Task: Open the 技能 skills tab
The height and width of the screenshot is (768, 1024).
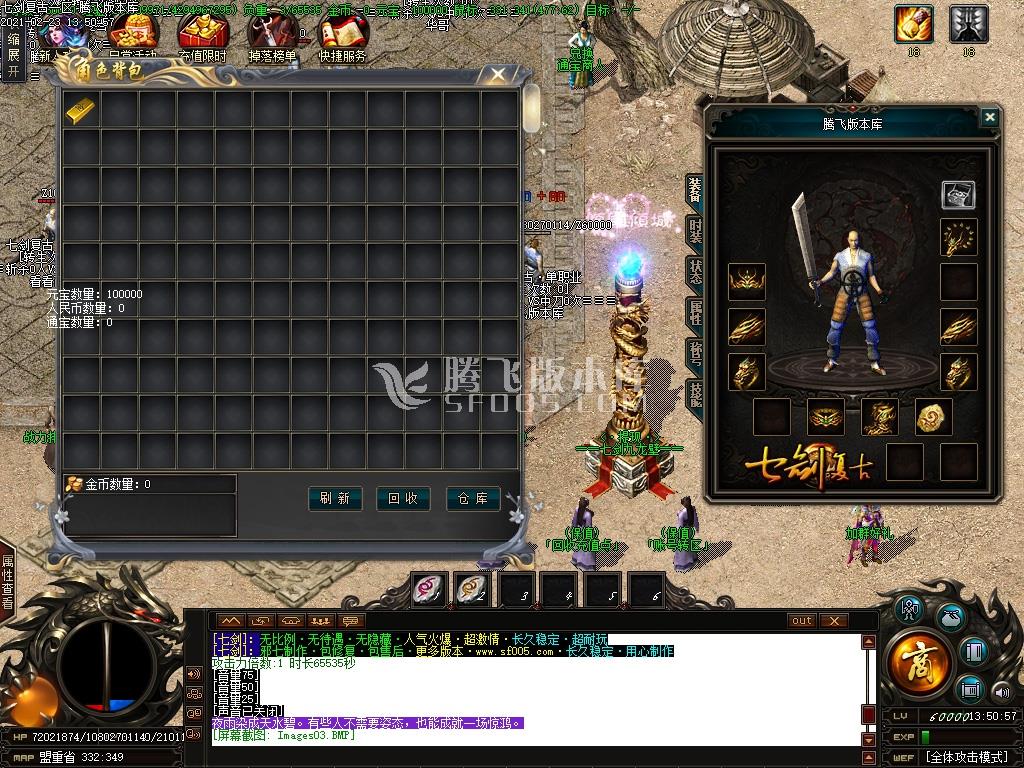Action: pyautogui.click(x=695, y=396)
